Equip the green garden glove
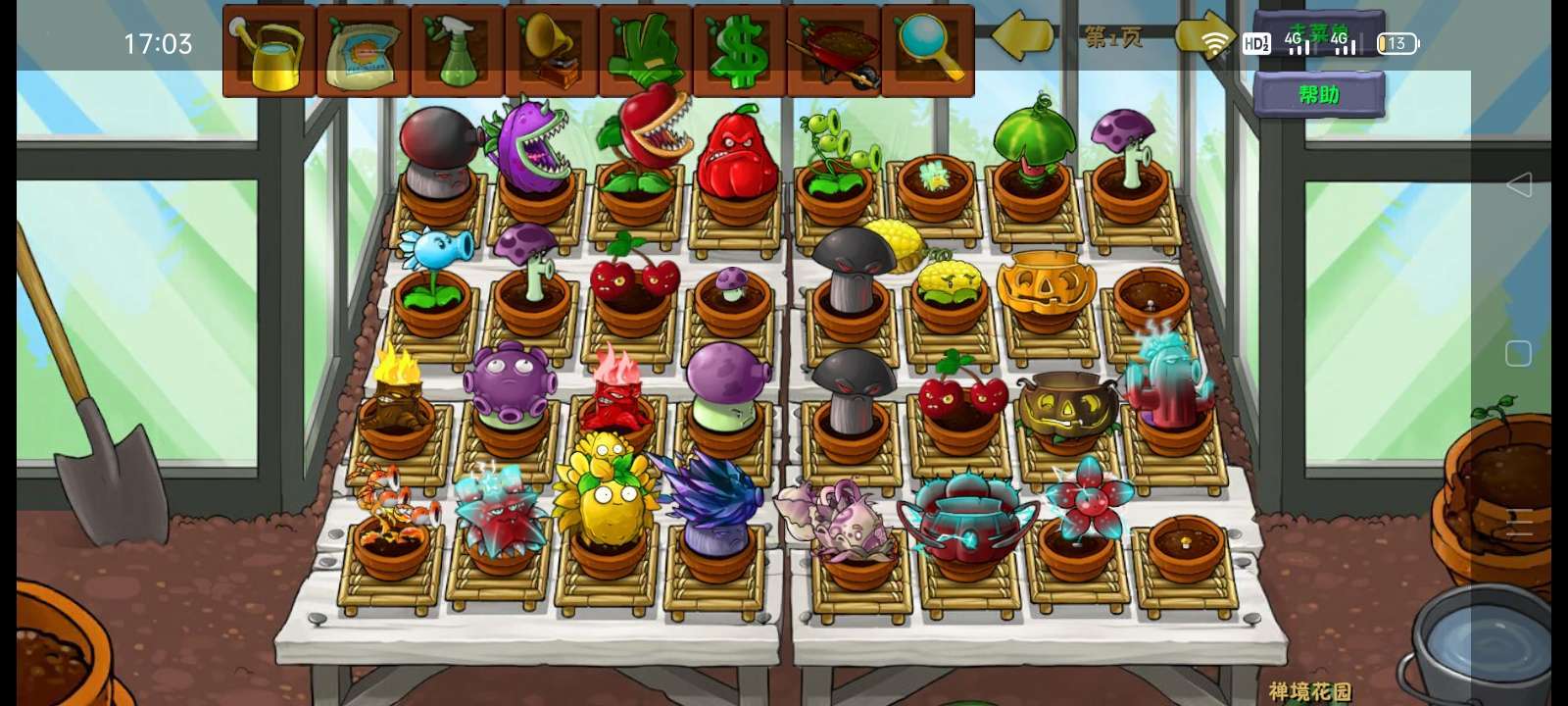 coord(645,52)
